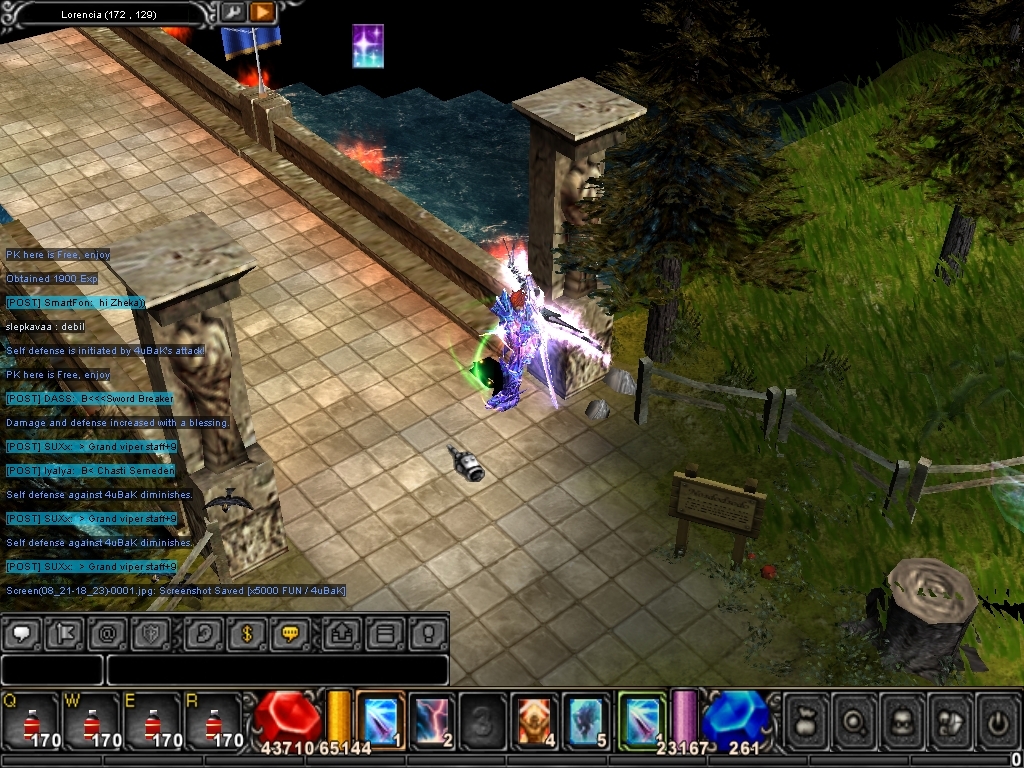
Task: Toggle the @ whisper button
Action: 108,634
